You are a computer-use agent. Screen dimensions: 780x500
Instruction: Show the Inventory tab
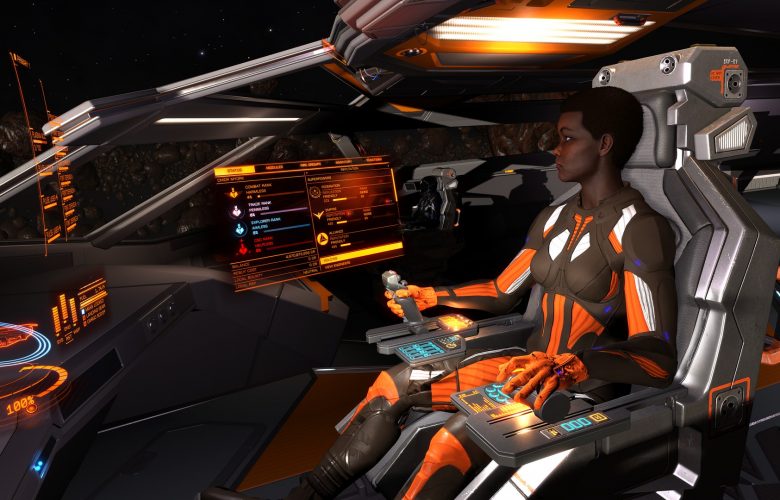[x=343, y=162]
